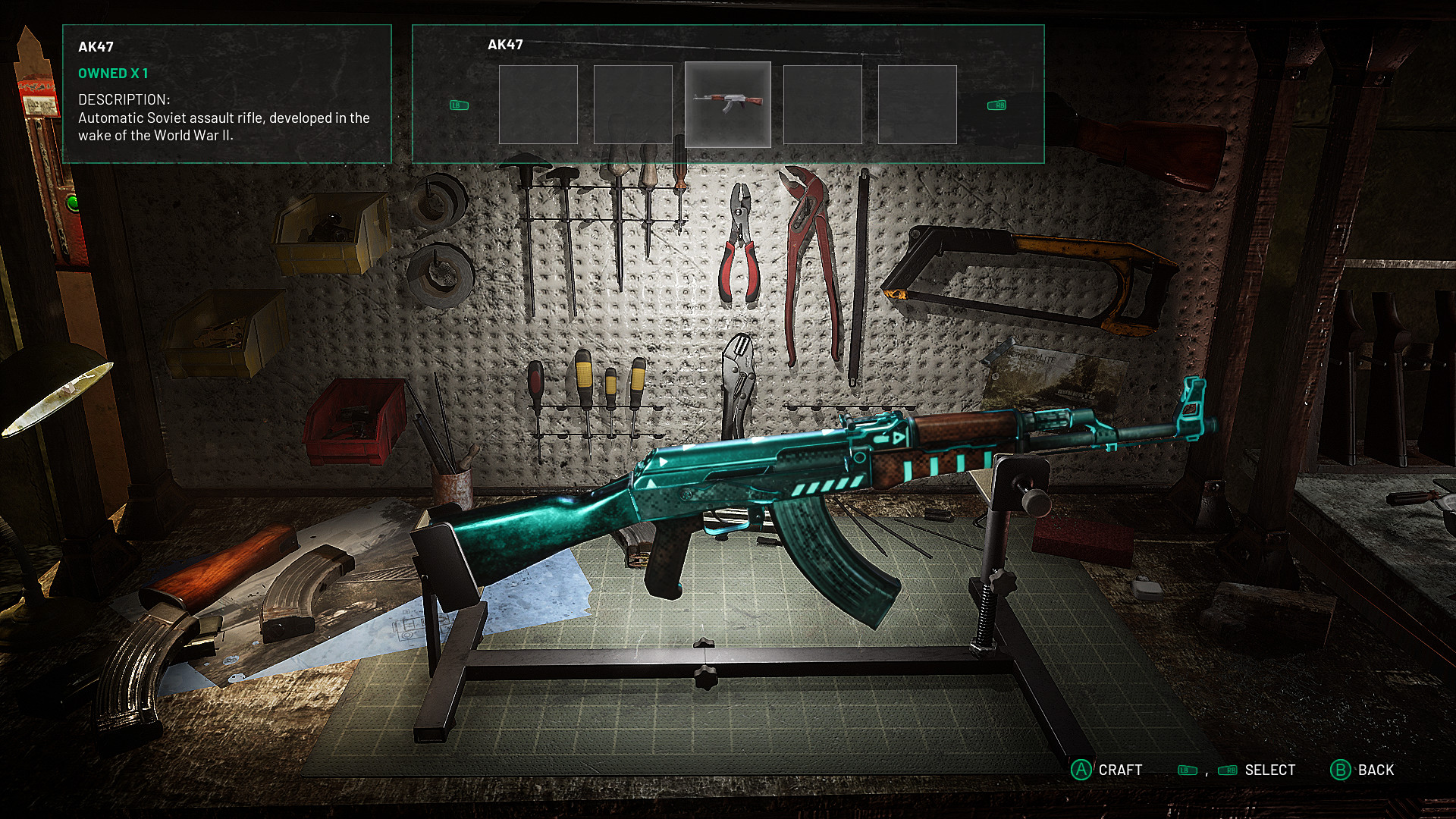Screen dimensions: 1456x819
Task: Select the last empty carousel slot
Action: click(917, 104)
